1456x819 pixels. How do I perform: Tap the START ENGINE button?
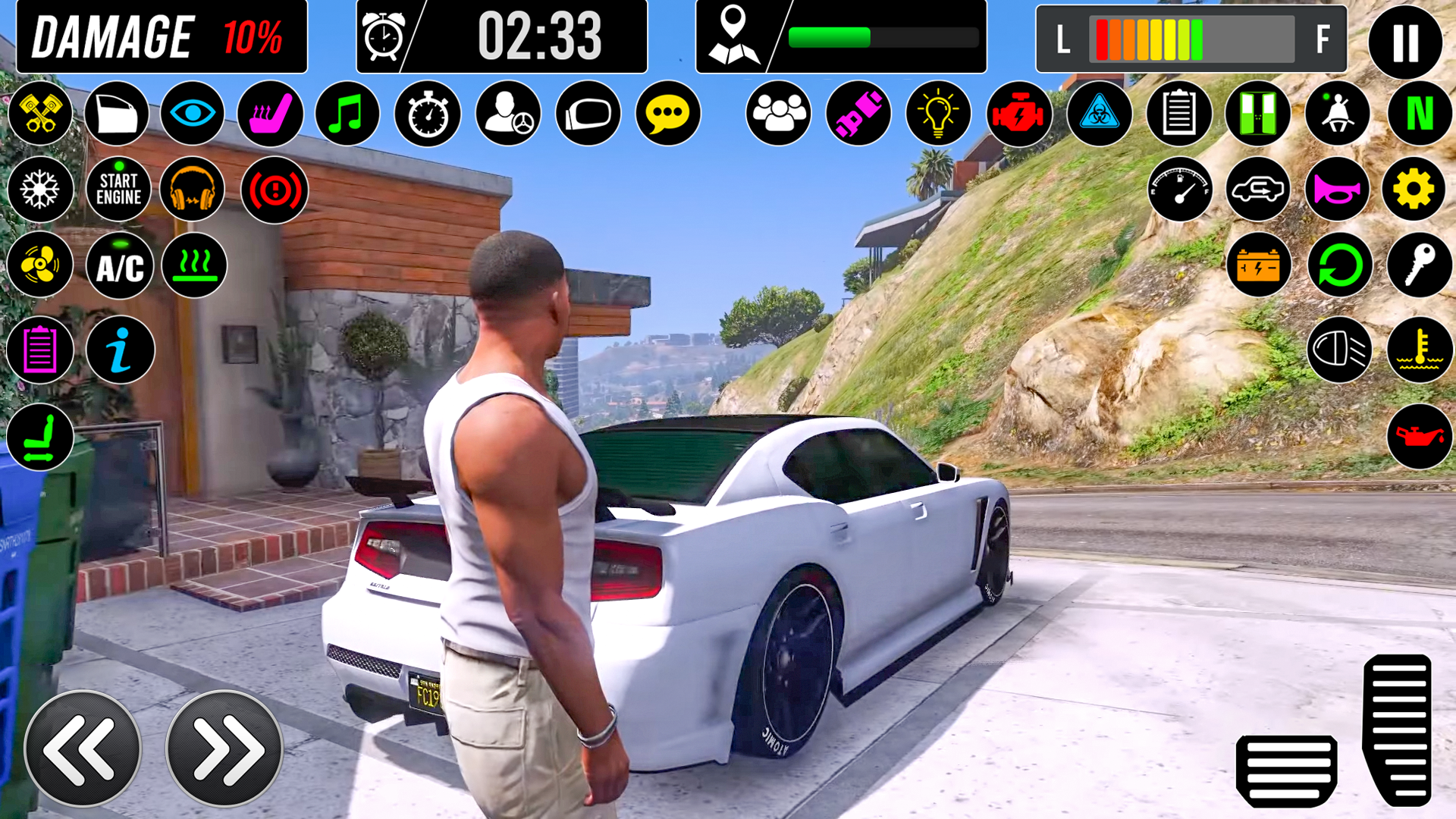pyautogui.click(x=118, y=189)
